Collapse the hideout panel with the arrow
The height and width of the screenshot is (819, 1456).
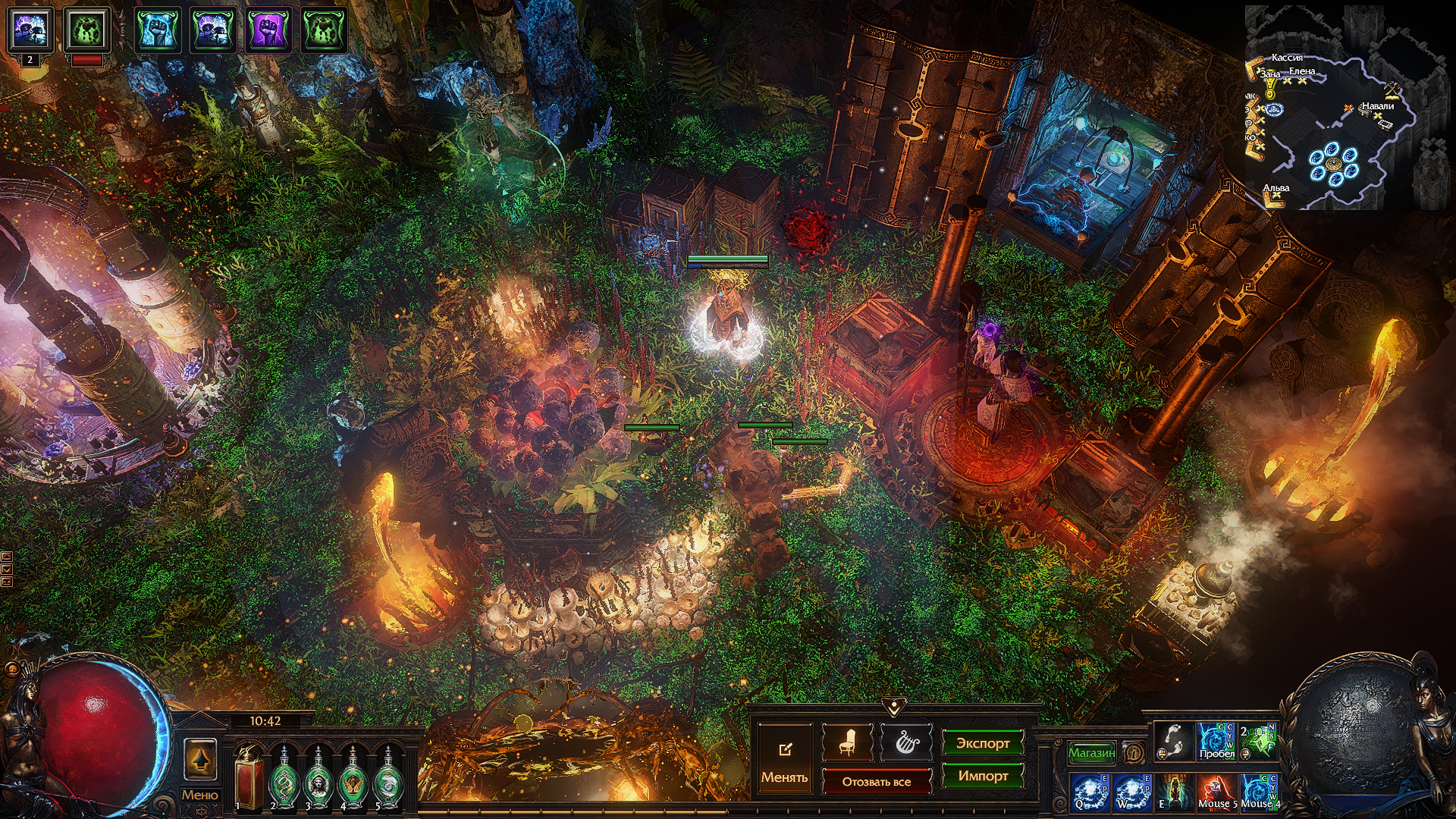click(x=894, y=707)
